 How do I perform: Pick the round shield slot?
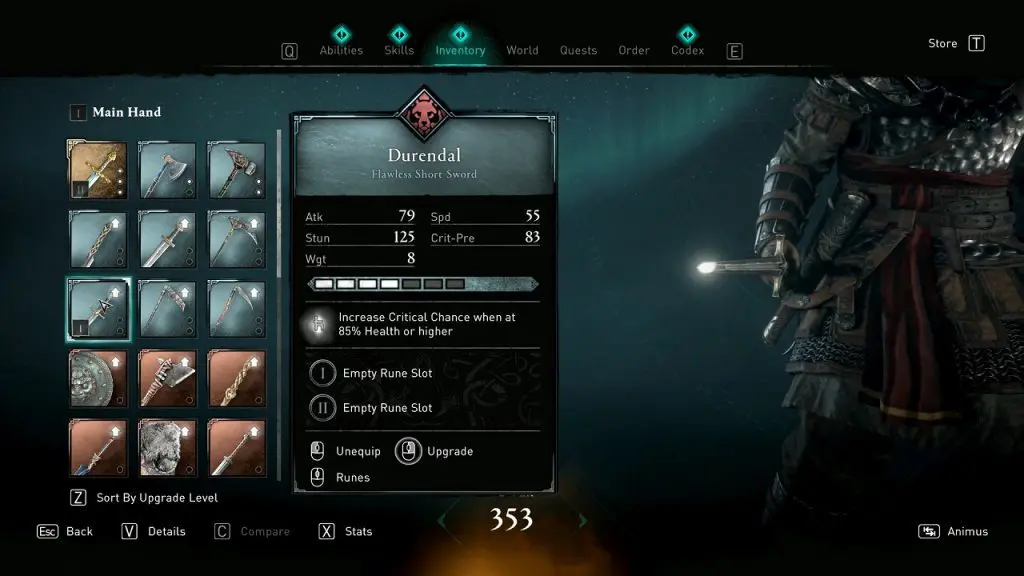tap(98, 377)
